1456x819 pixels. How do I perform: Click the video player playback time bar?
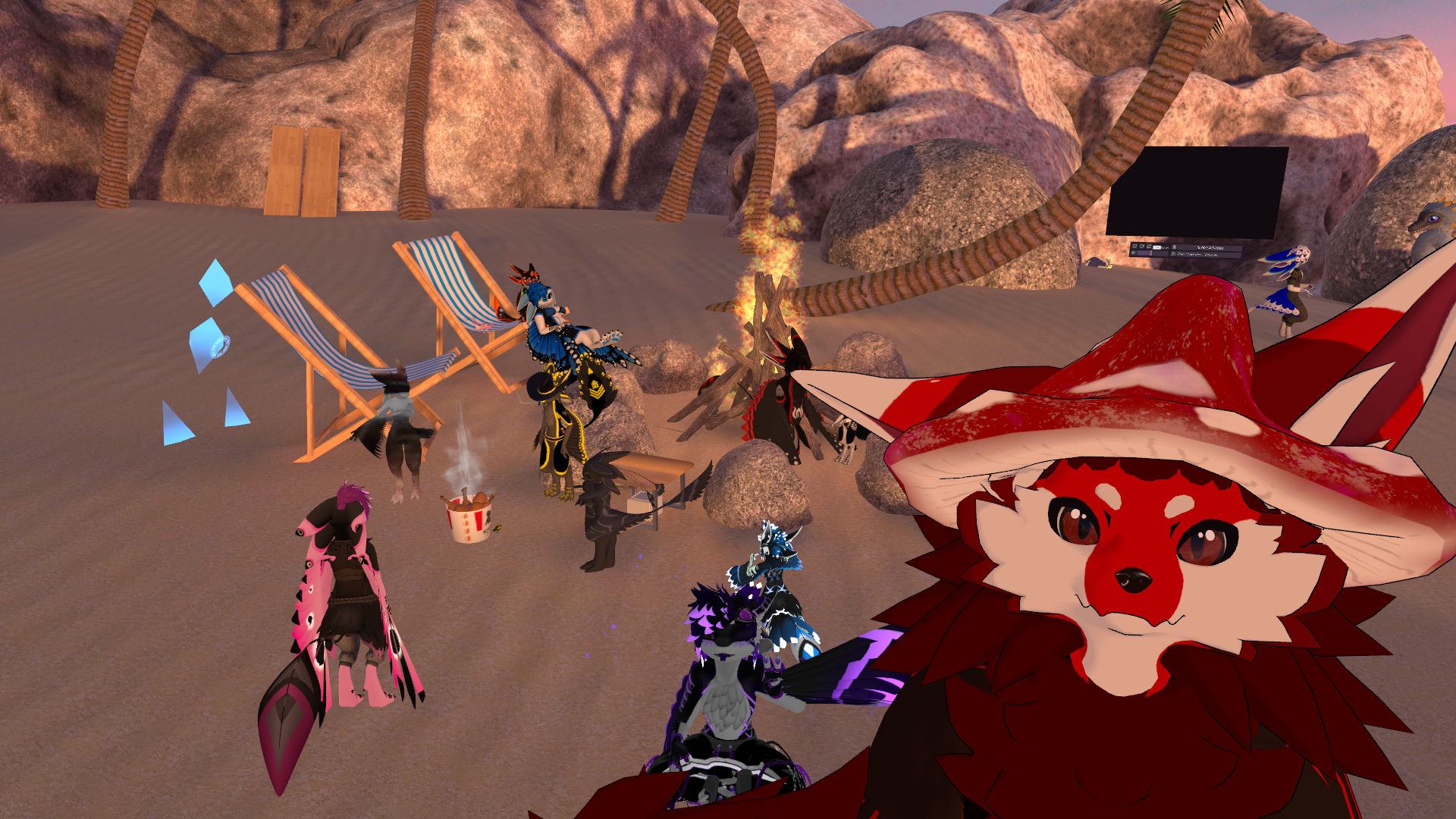coord(1210,248)
